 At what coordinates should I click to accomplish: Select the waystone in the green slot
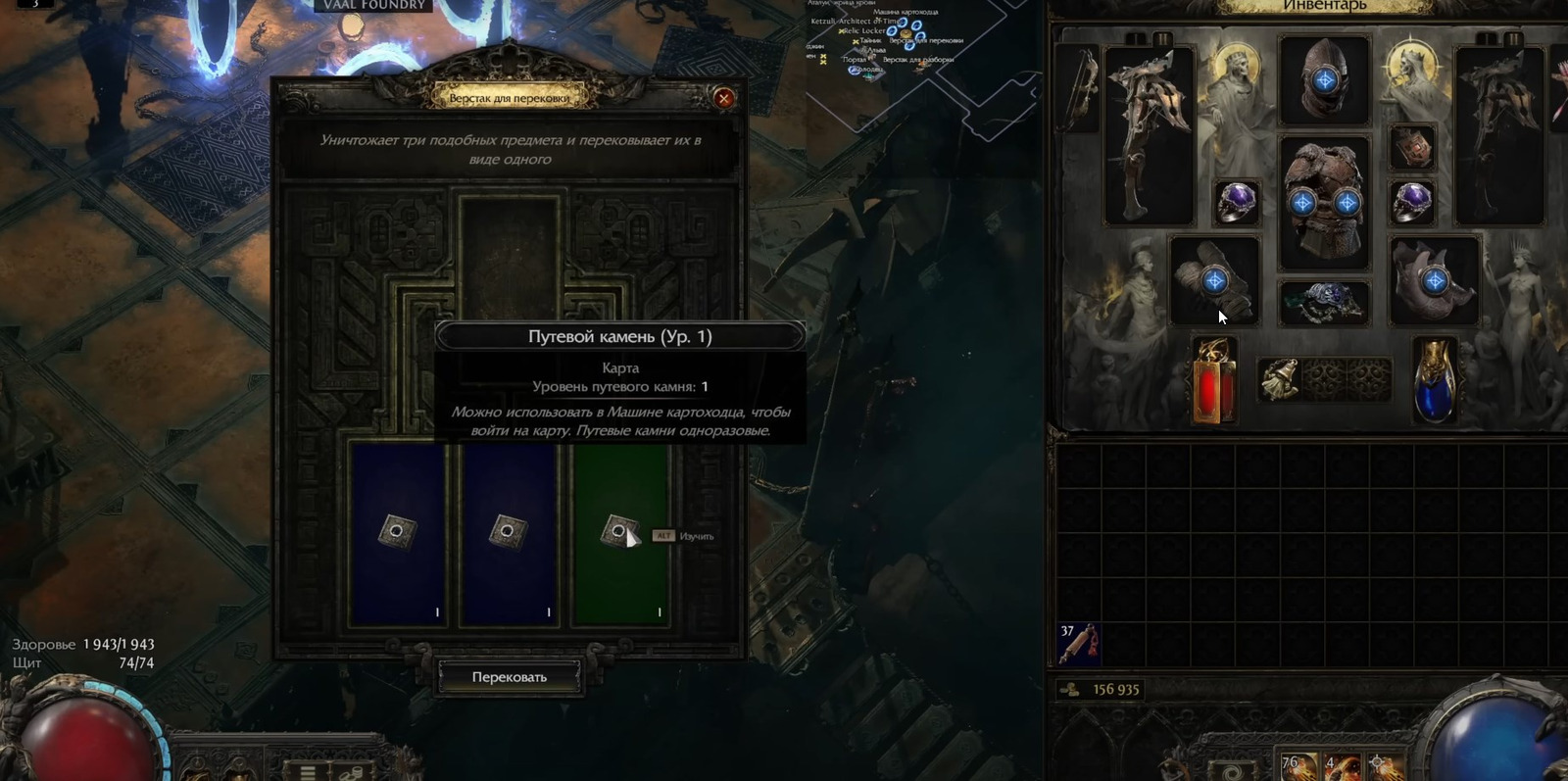619,532
